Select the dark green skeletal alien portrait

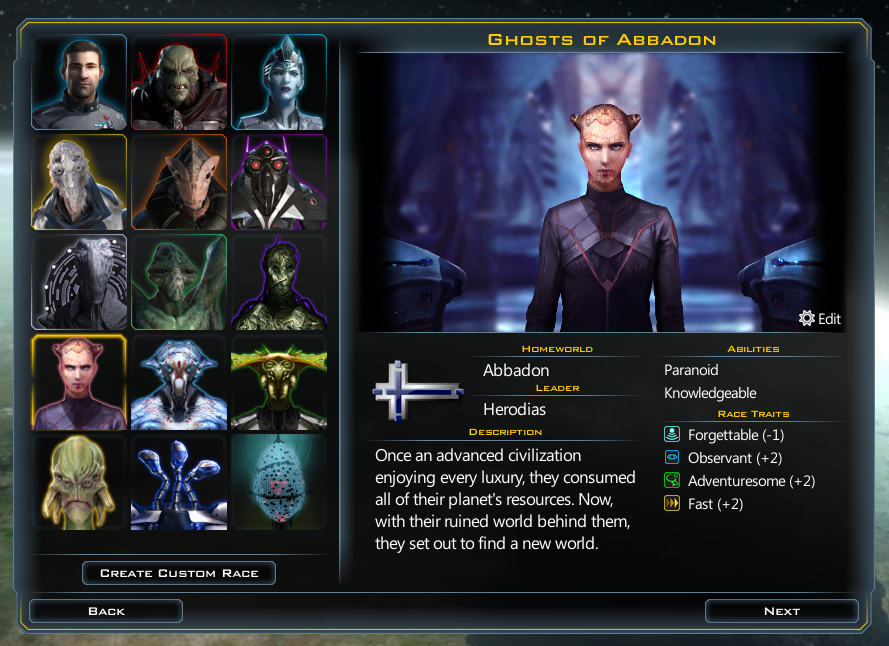[279, 282]
